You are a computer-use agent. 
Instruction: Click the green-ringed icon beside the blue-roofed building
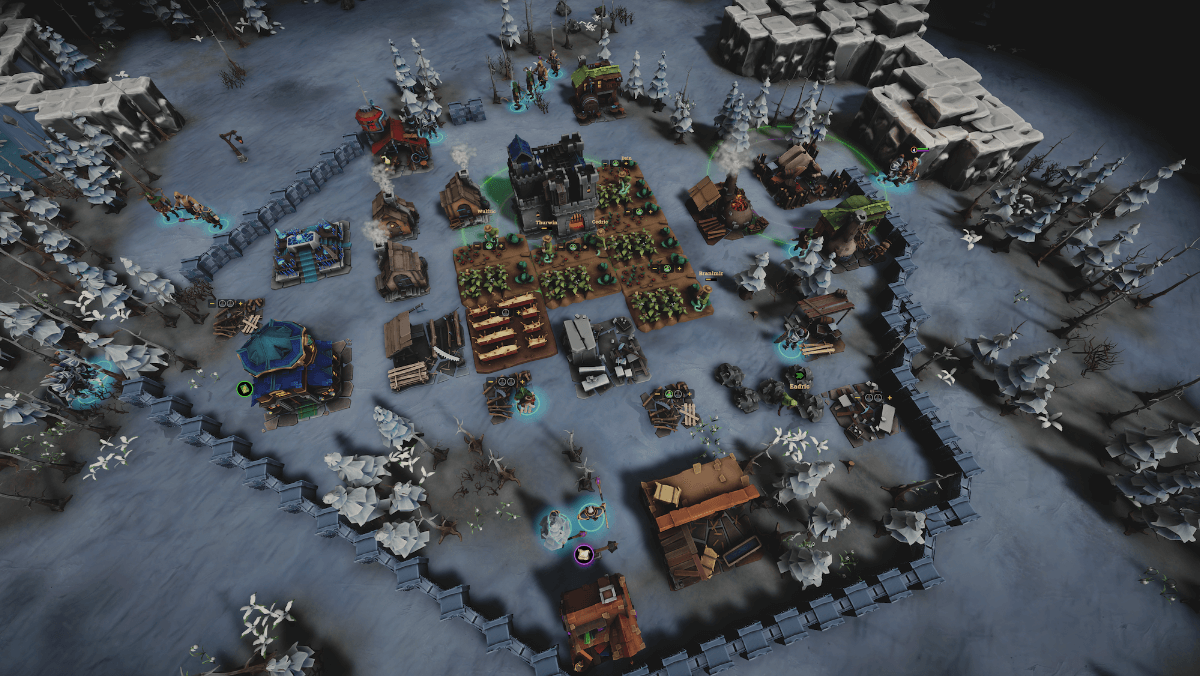(x=243, y=388)
